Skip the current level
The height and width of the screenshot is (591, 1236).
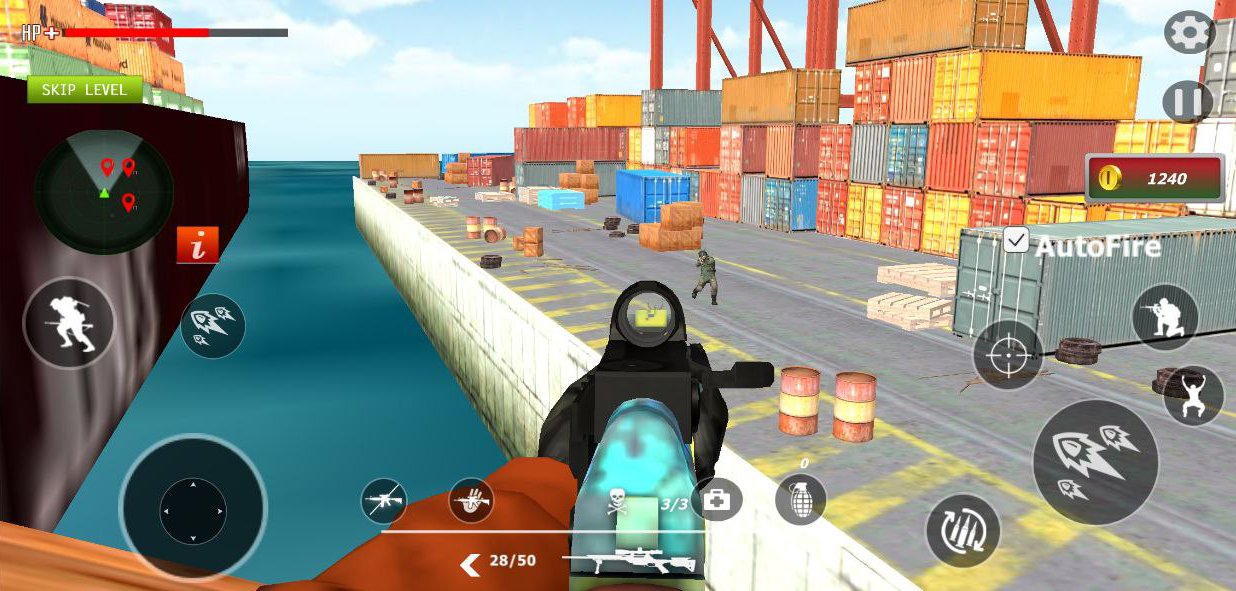[x=84, y=90]
